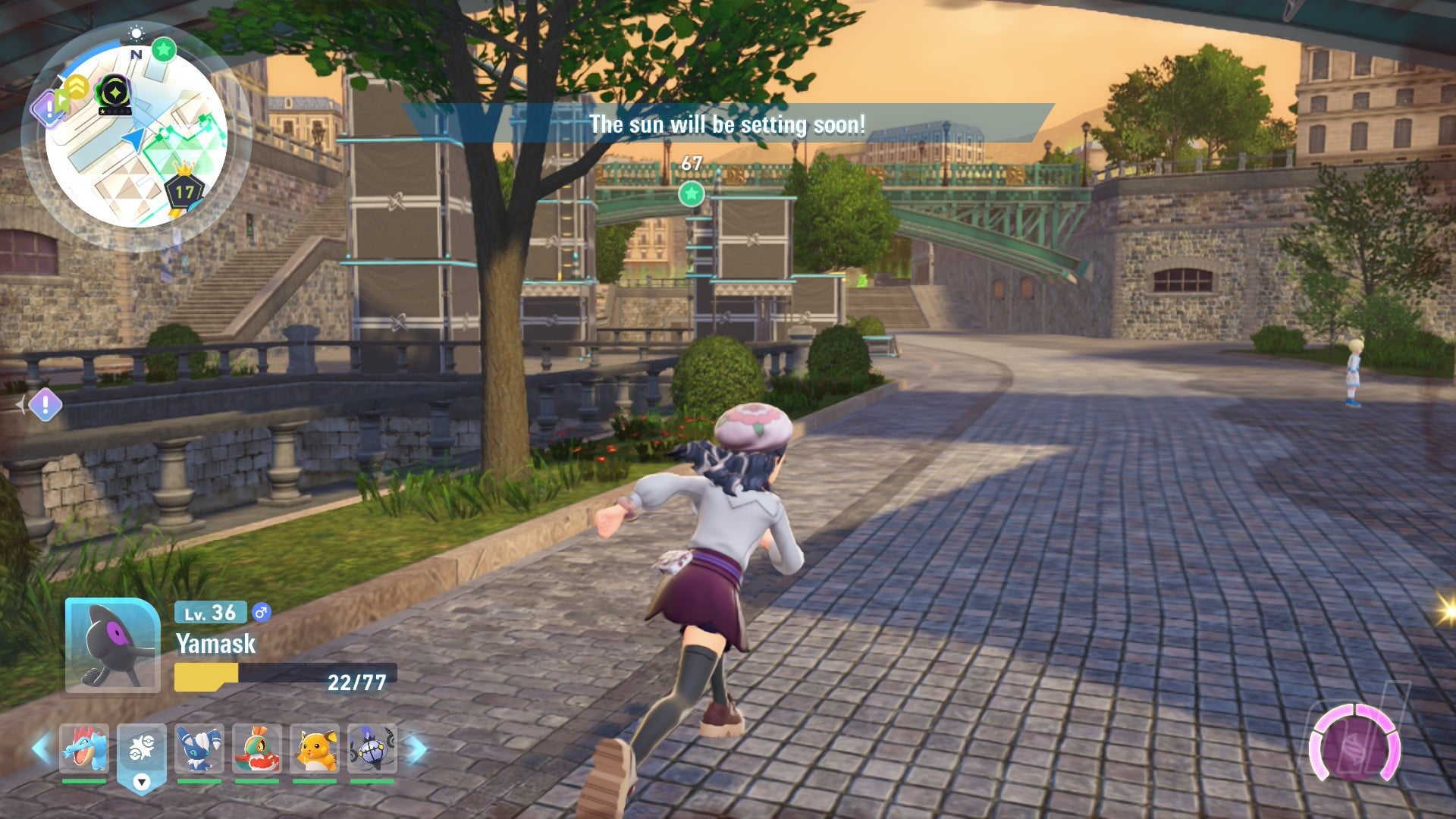
Task: Click the yellow chevron marker on minimap
Action: pos(76,87)
